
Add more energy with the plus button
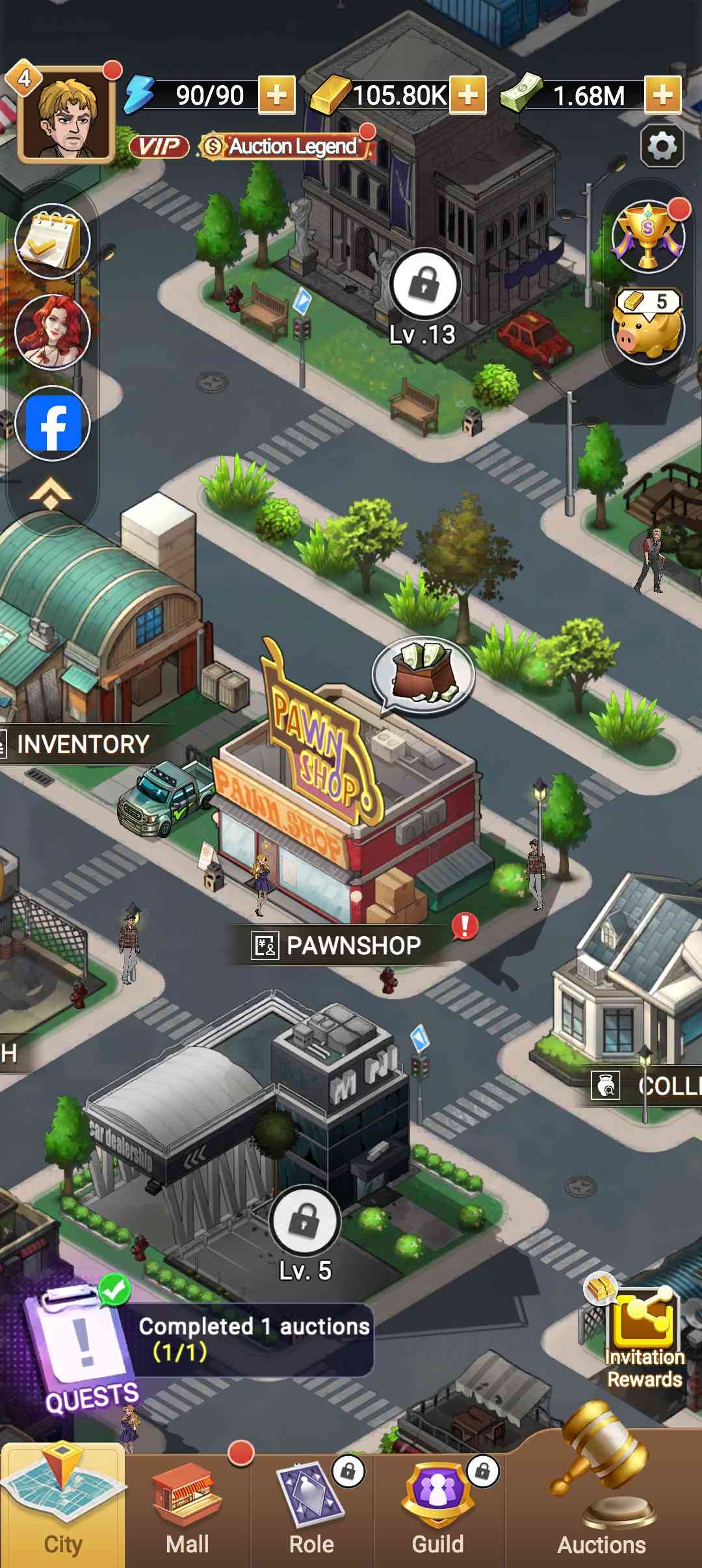pyautogui.click(x=277, y=95)
